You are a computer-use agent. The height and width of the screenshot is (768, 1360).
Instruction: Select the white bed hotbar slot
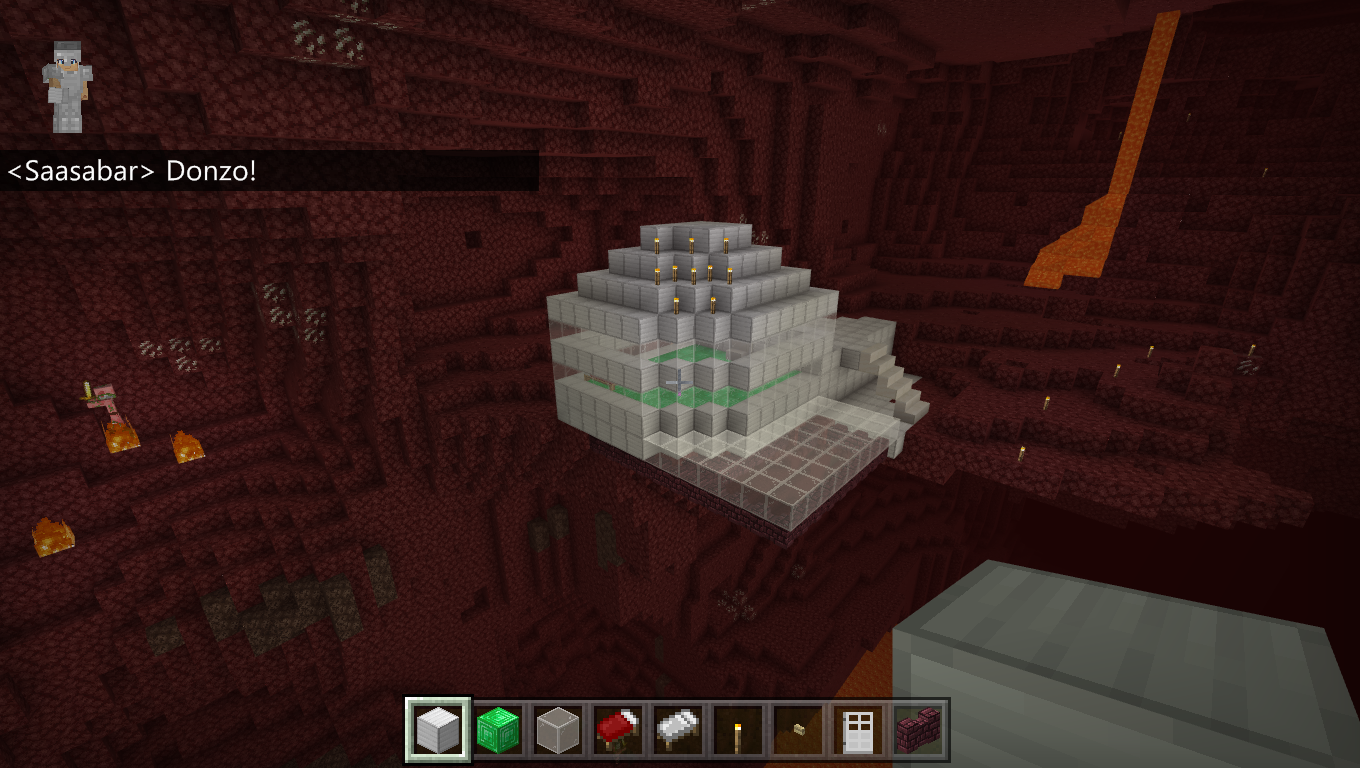[678, 730]
